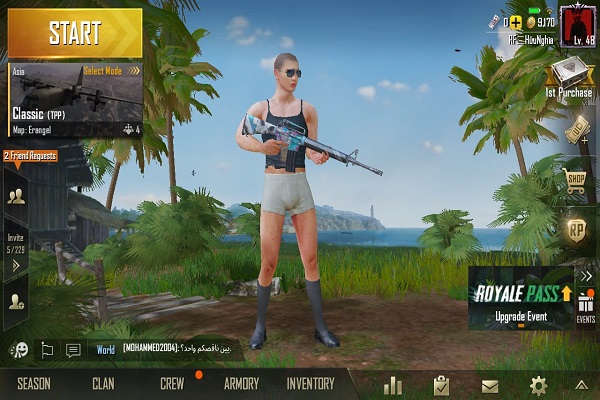Click the add friend icon
This screenshot has height=400, width=600.
click(x=16, y=298)
